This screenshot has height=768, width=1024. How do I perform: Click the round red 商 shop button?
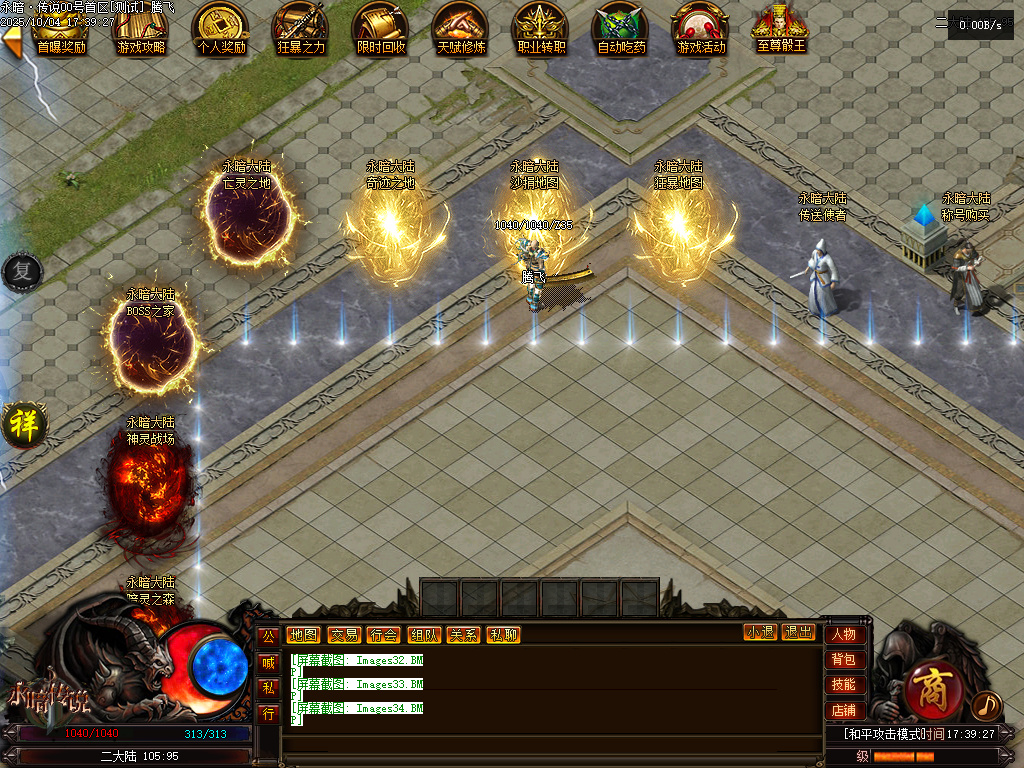click(934, 690)
